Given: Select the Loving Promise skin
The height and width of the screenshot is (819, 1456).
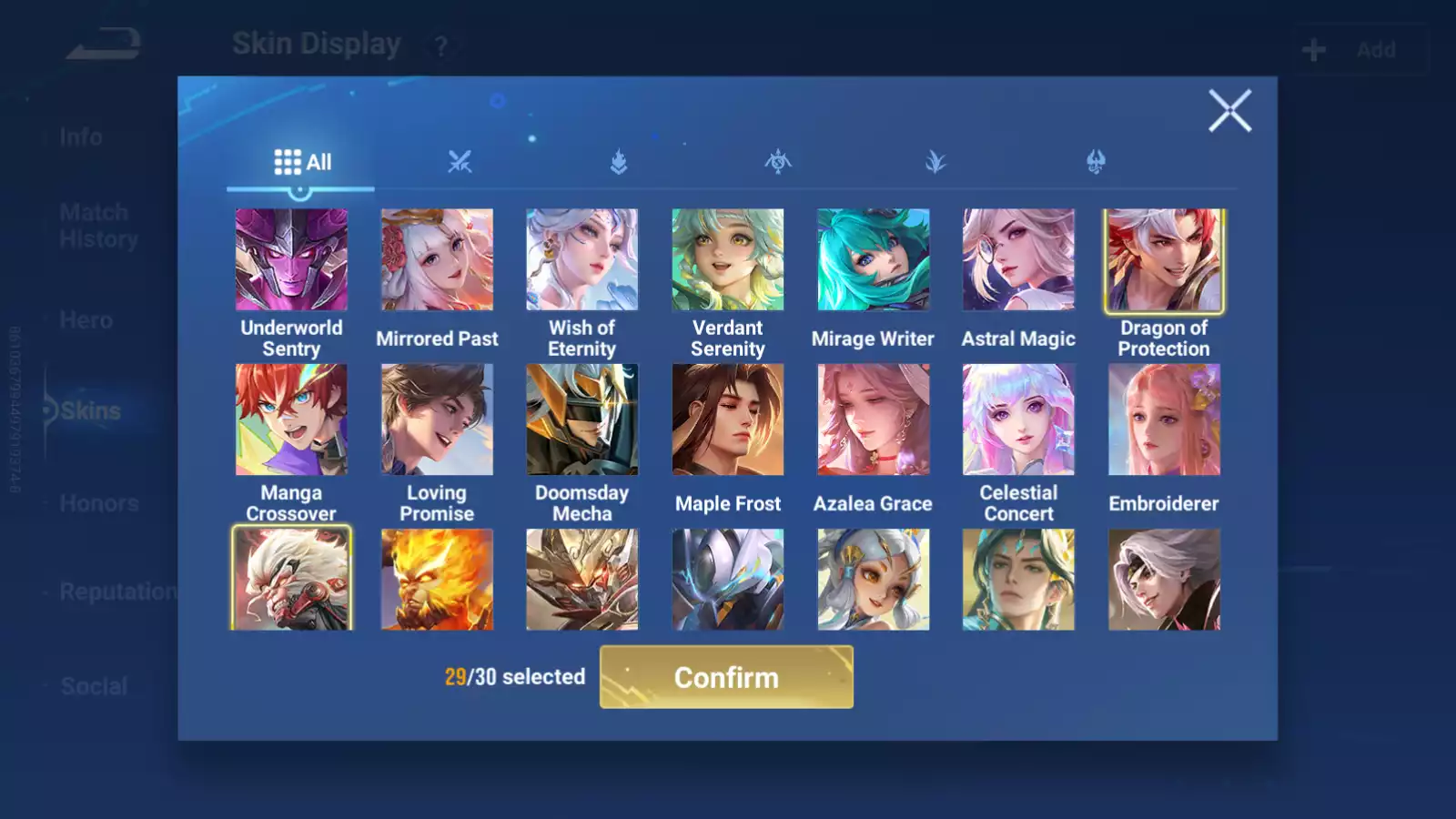Looking at the screenshot, I should [437, 420].
